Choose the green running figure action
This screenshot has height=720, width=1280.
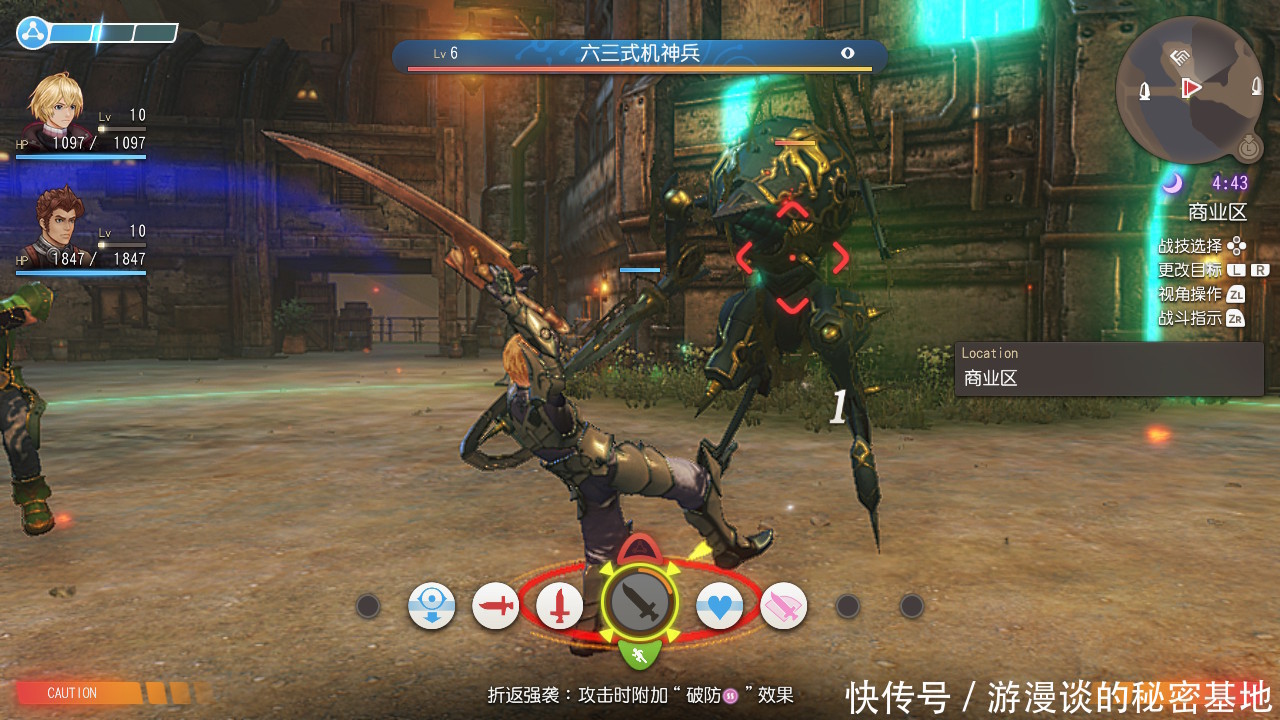[638, 655]
